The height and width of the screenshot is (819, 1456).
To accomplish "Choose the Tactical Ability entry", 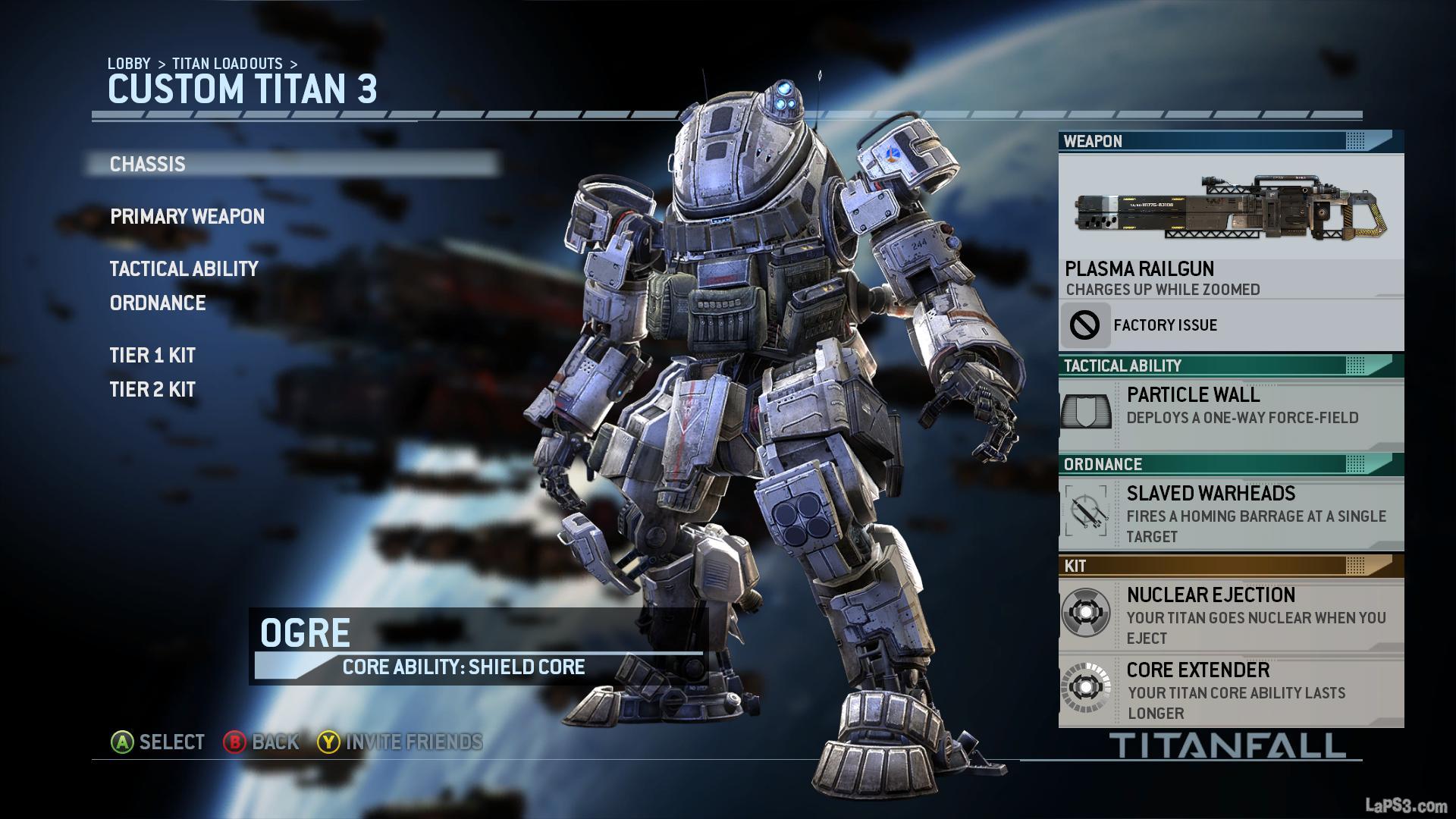I will pyautogui.click(x=184, y=269).
